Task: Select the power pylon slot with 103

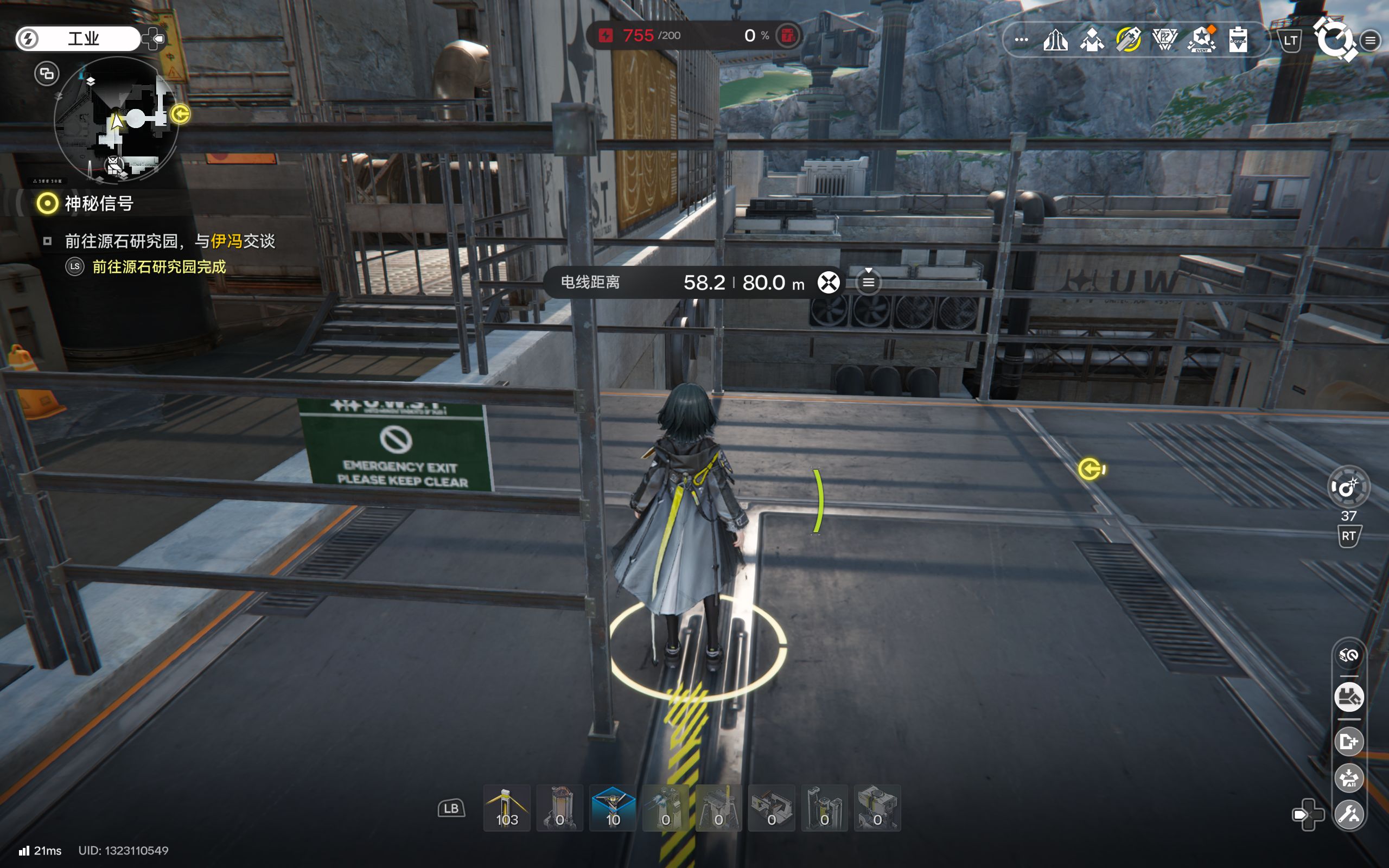Action: click(x=506, y=809)
